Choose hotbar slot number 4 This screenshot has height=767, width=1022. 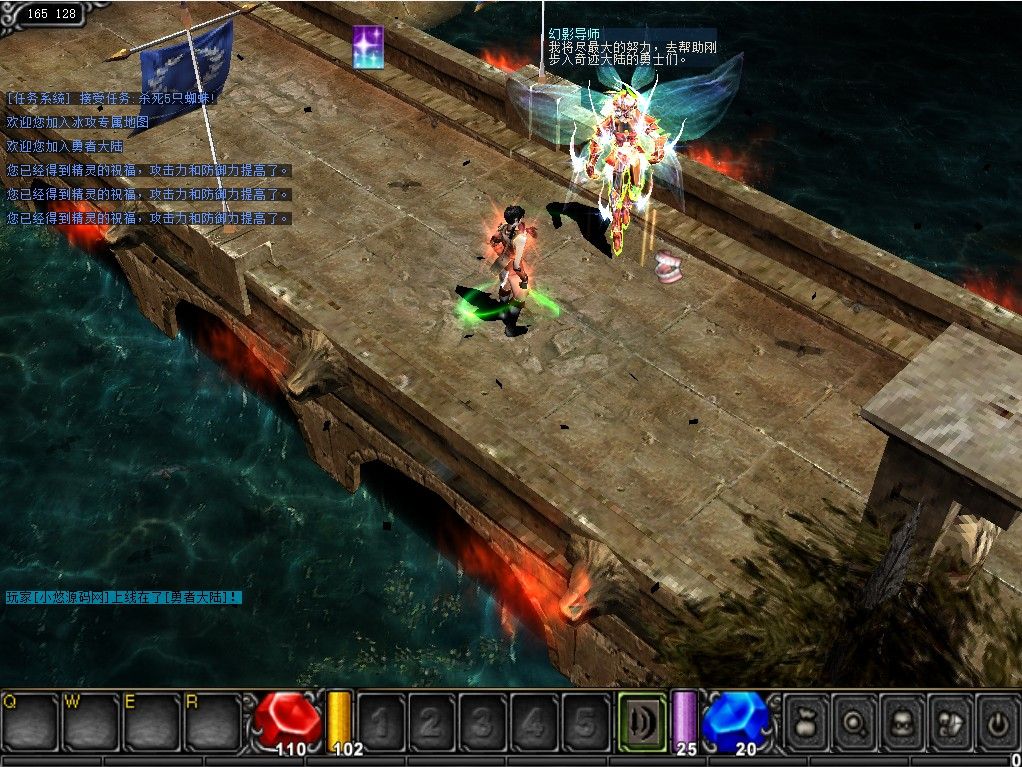[534, 722]
